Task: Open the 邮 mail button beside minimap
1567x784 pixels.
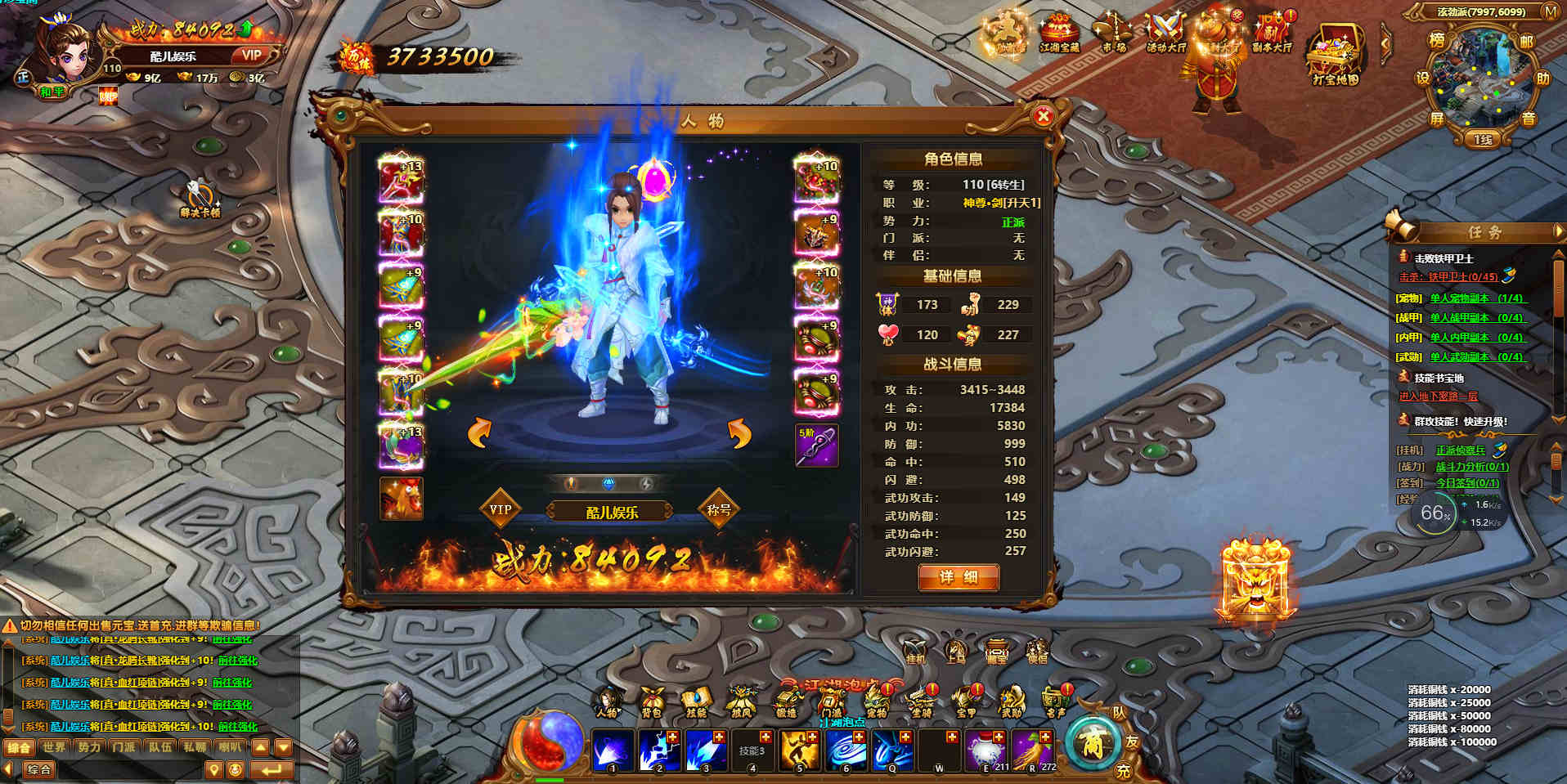Action: click(1526, 41)
